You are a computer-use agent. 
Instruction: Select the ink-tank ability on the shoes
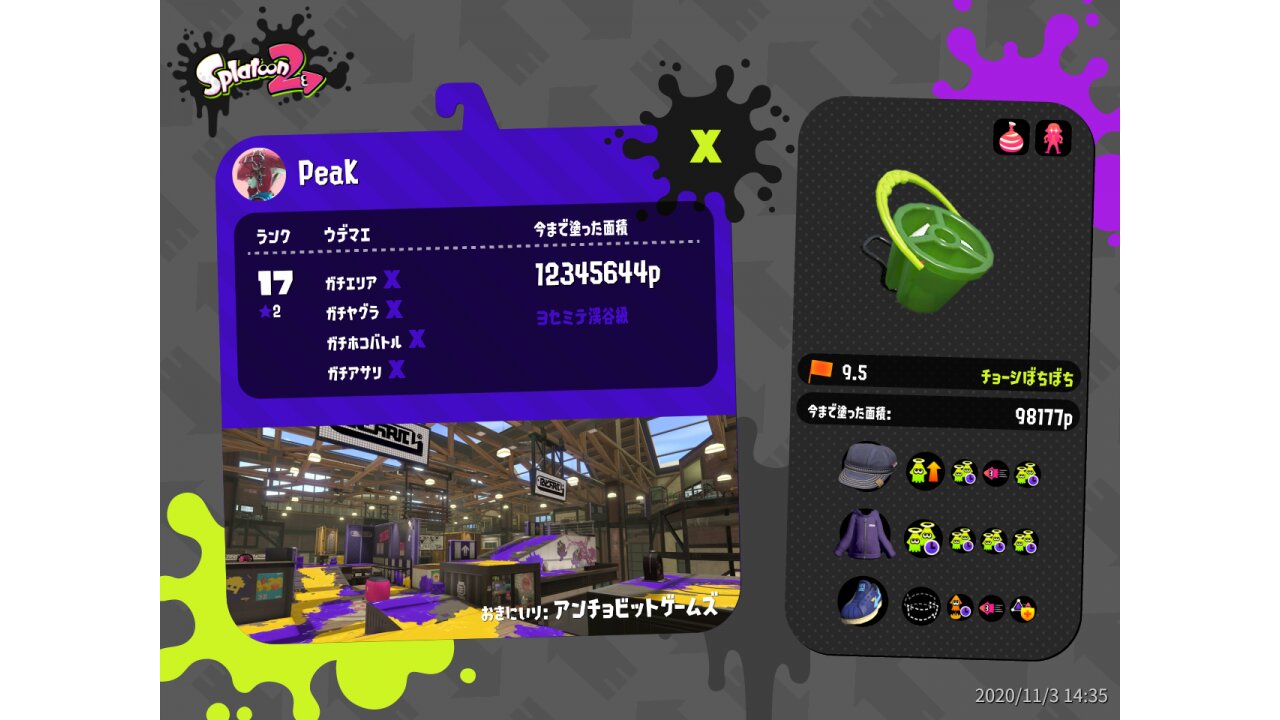click(960, 607)
